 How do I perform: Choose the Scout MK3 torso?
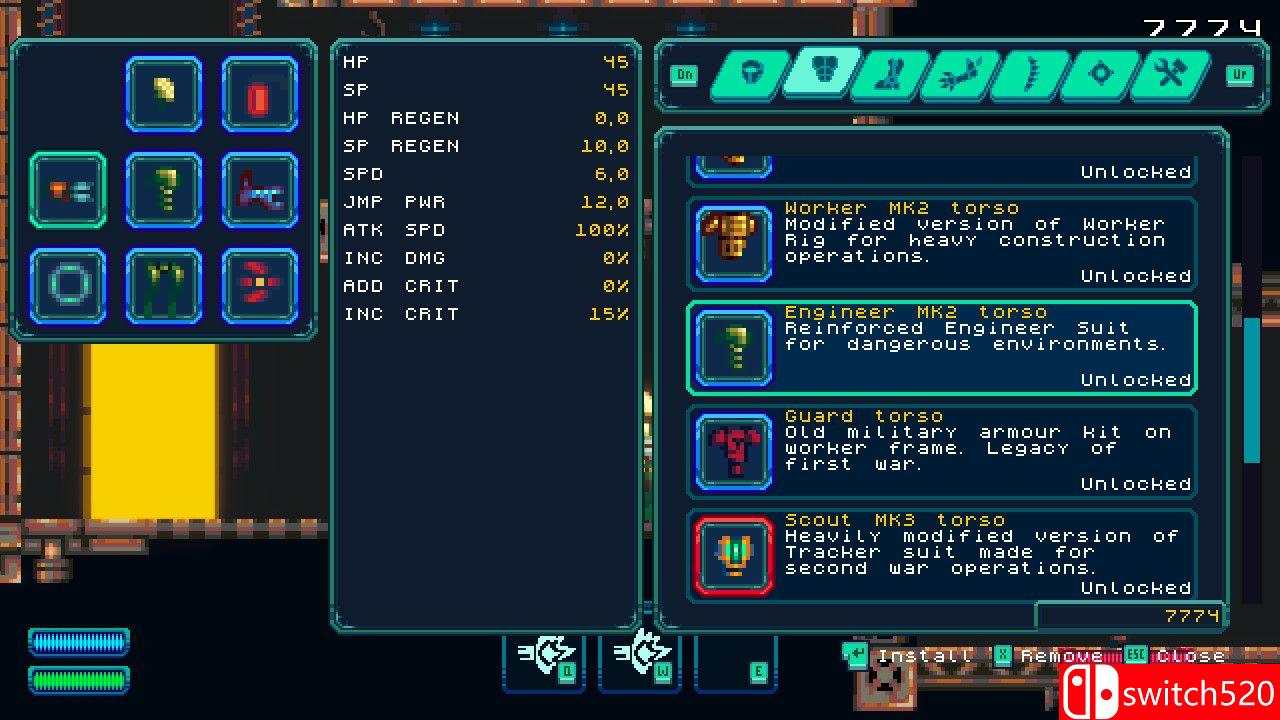pyautogui.click(x=941, y=554)
